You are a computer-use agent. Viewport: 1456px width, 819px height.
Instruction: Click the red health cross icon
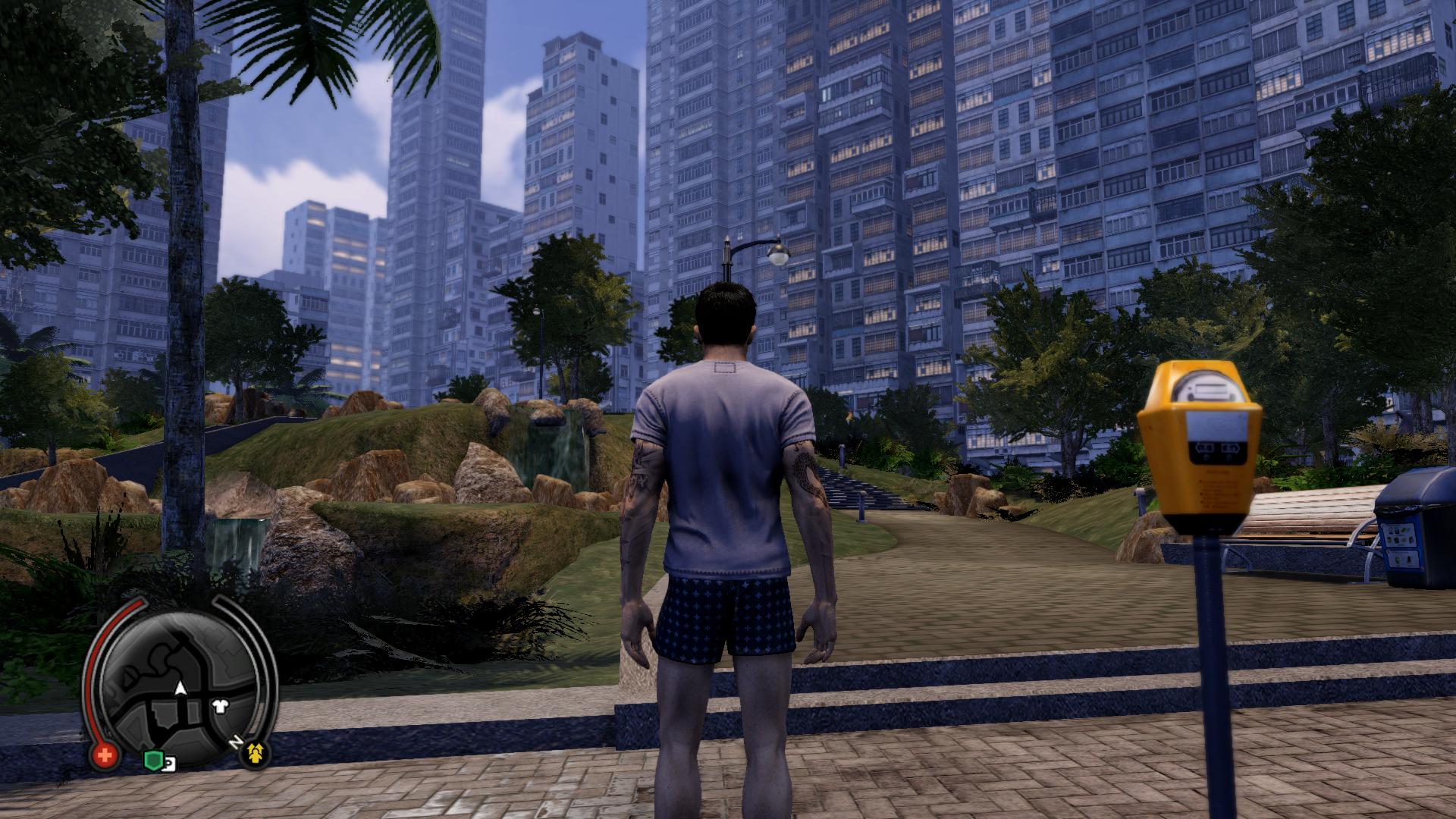click(105, 755)
